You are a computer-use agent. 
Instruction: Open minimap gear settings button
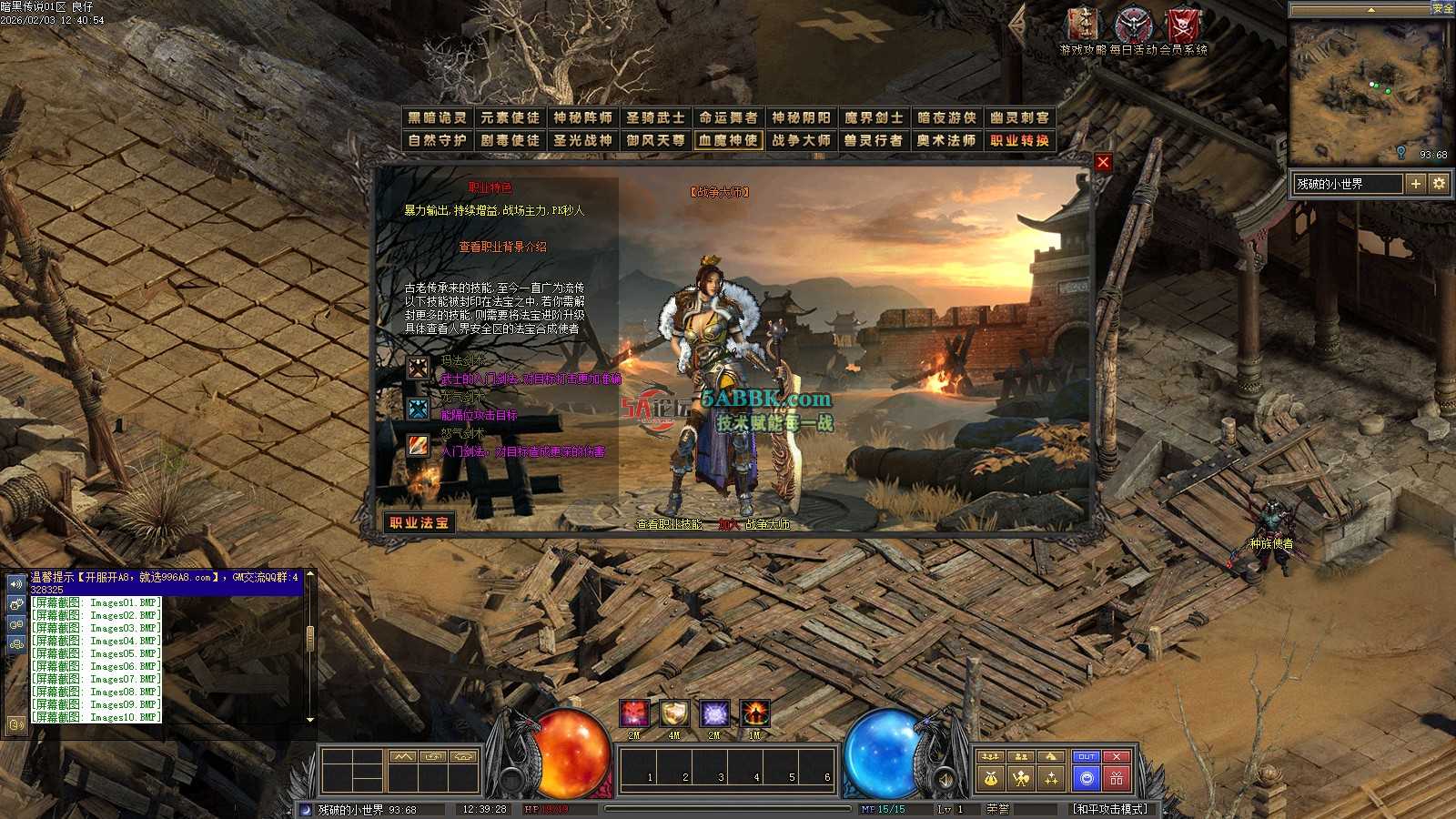(x=1439, y=184)
